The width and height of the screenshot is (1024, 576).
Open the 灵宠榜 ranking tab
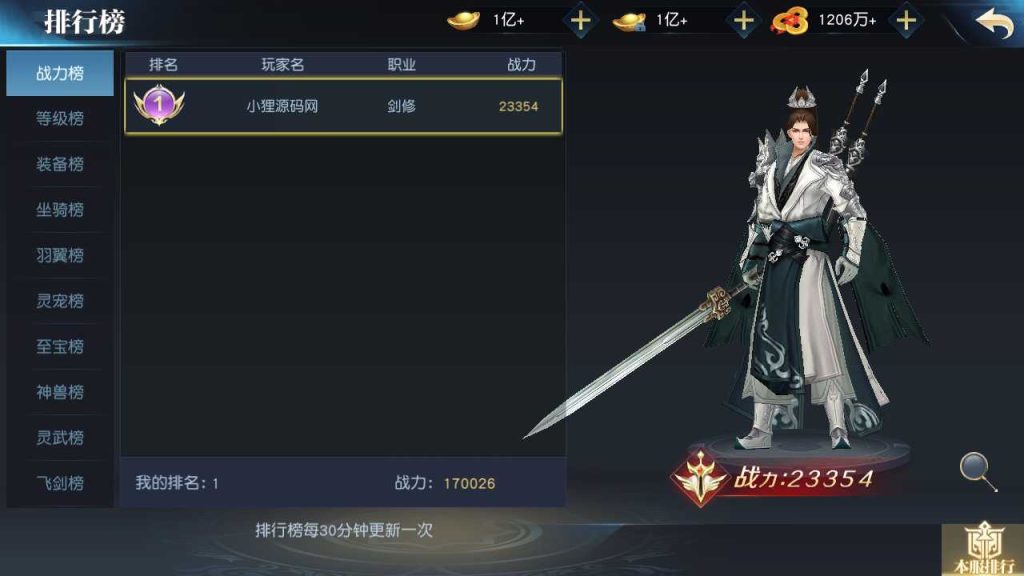coord(60,301)
